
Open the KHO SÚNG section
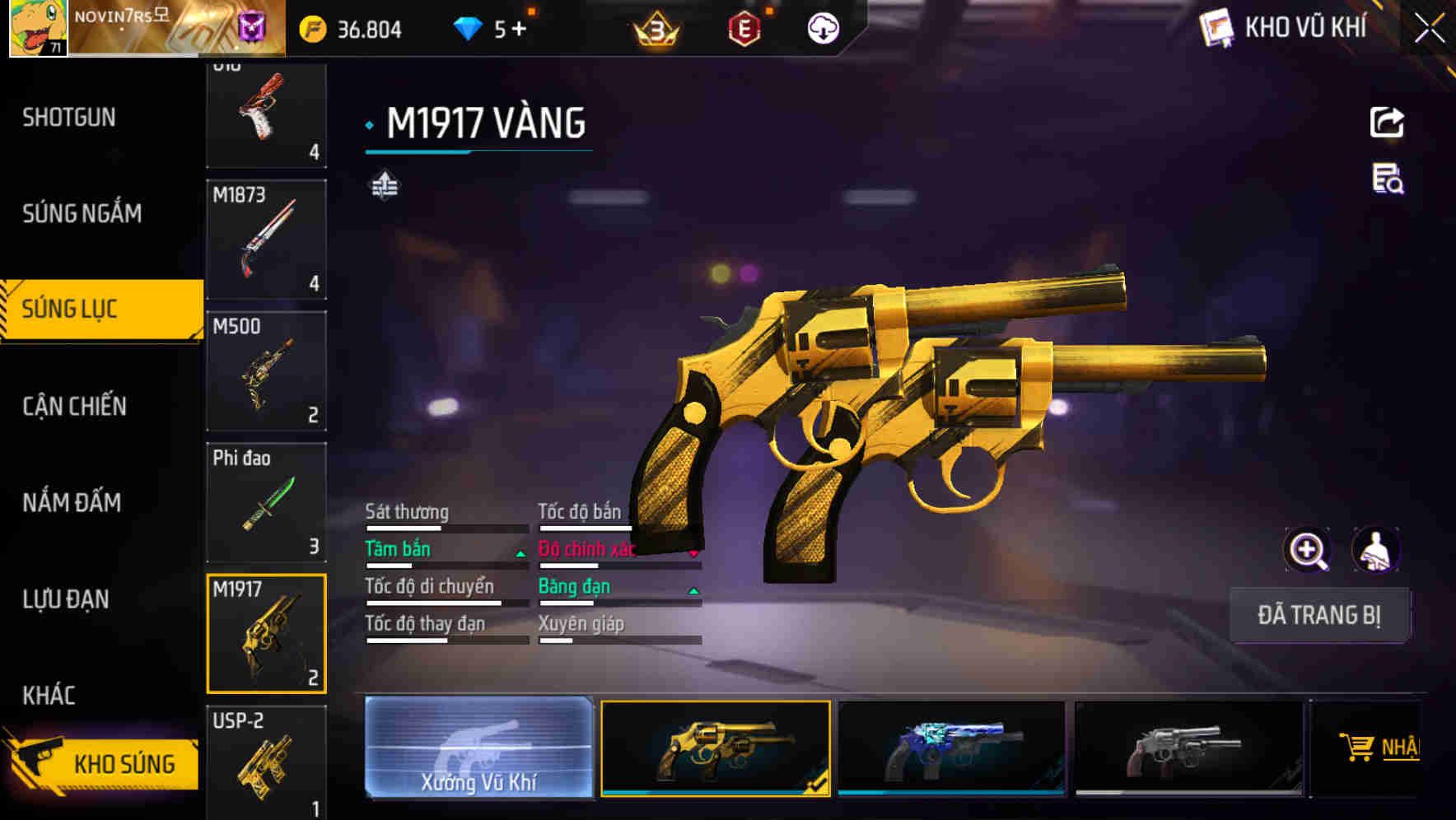(103, 763)
